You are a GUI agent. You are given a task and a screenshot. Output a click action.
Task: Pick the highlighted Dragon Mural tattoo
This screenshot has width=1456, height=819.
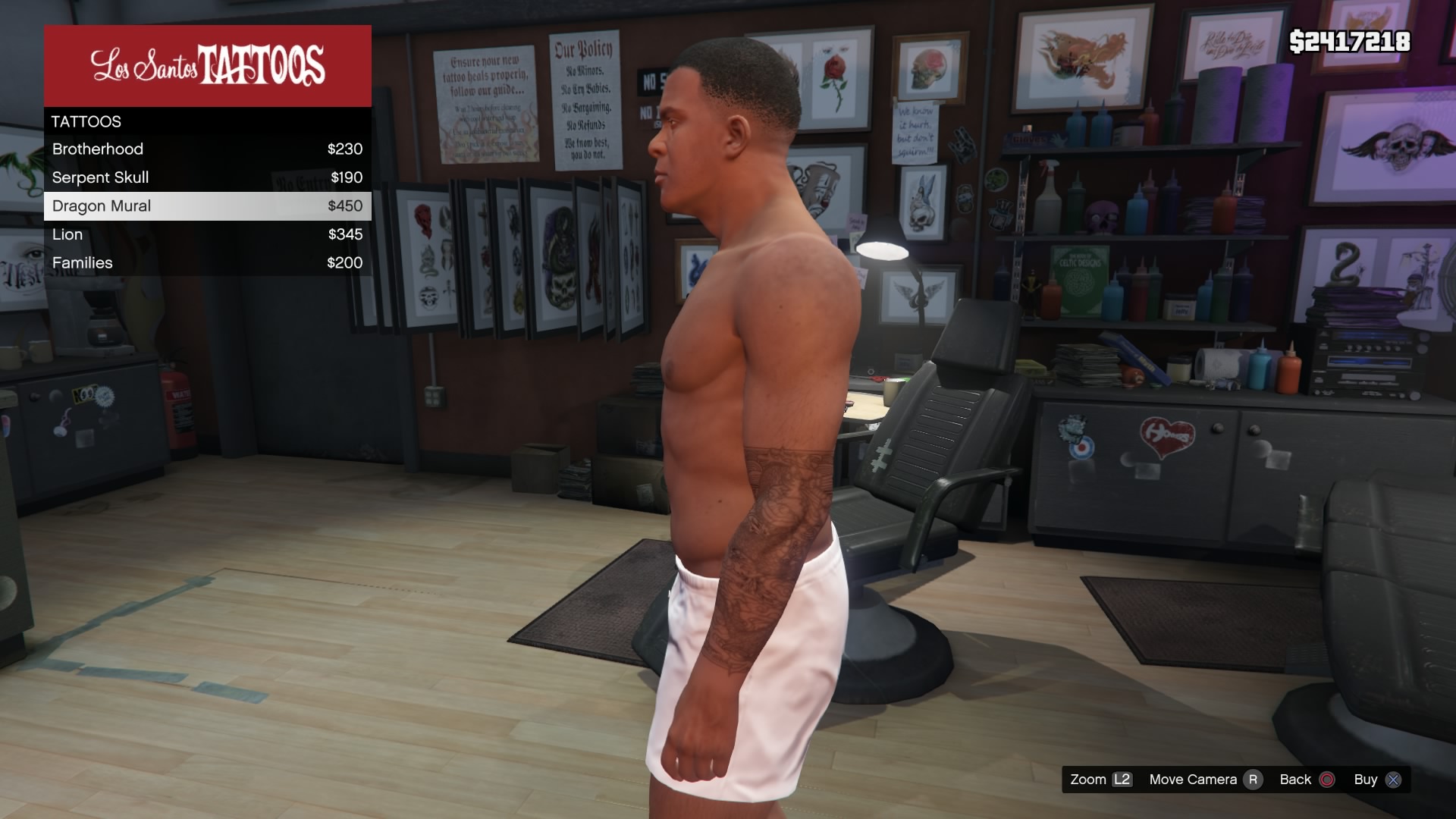(x=207, y=206)
